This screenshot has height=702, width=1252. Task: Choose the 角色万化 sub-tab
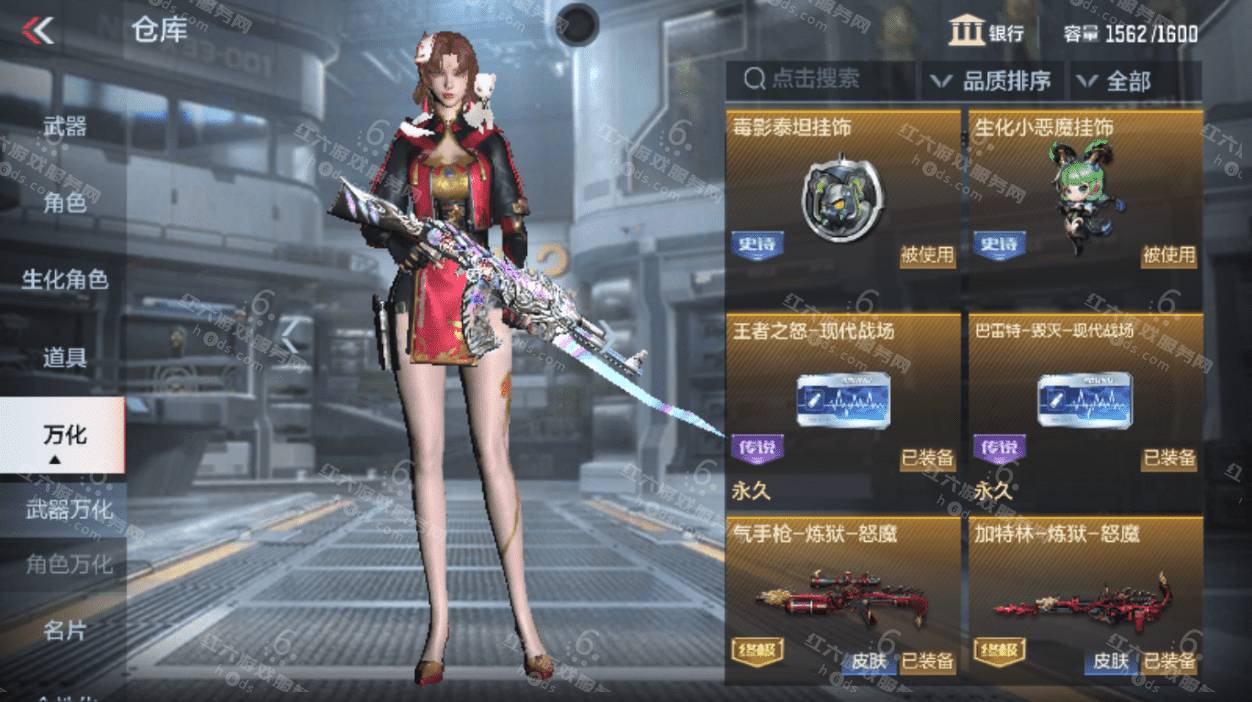[x=68, y=565]
